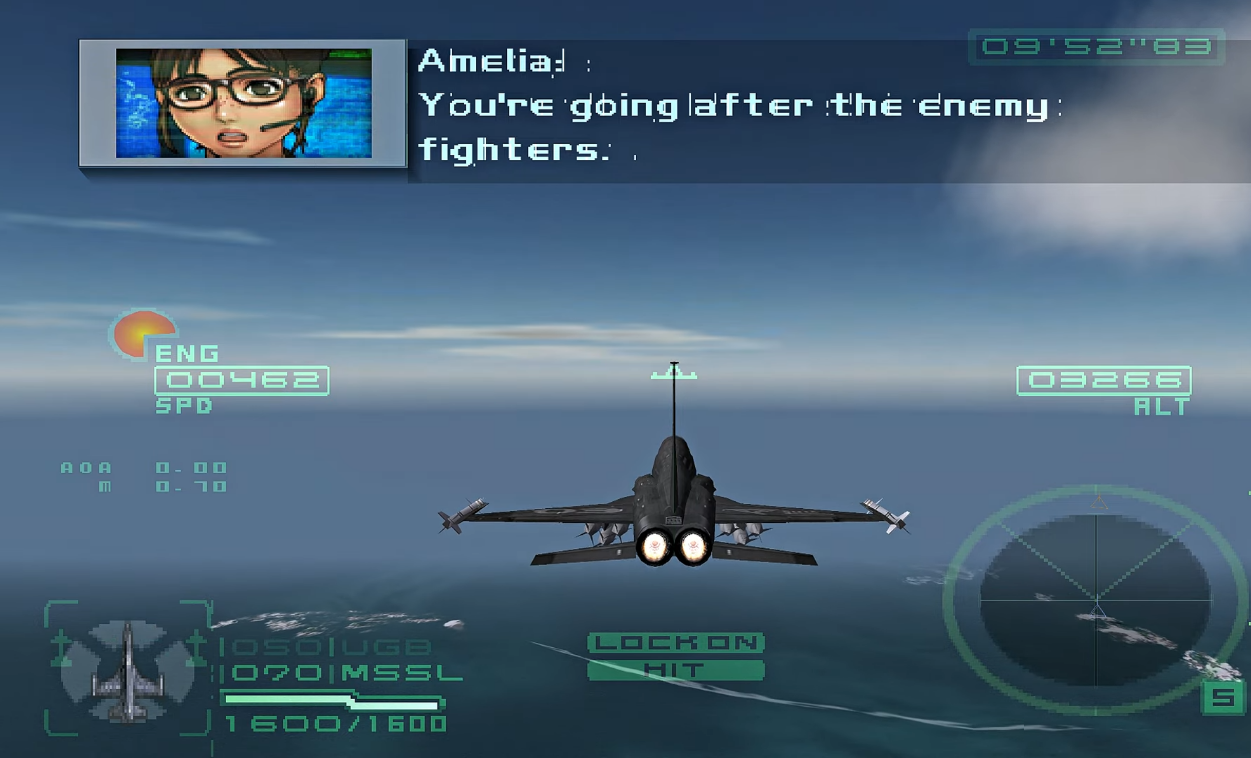Viewport: 1251px width, 758px height.
Task: Click the circular radar minimap
Action: pos(1096,600)
